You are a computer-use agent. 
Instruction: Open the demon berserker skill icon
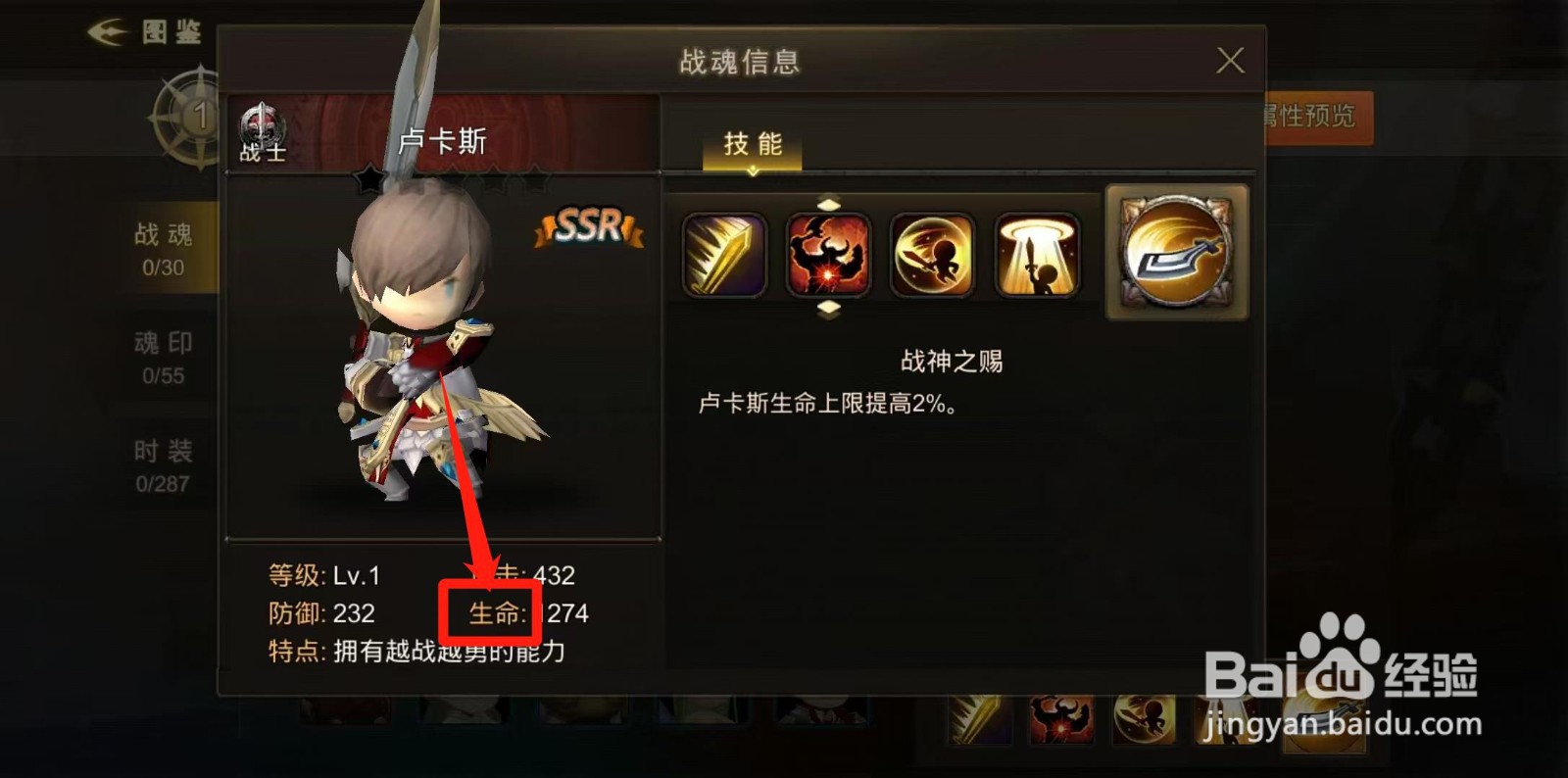[x=829, y=254]
